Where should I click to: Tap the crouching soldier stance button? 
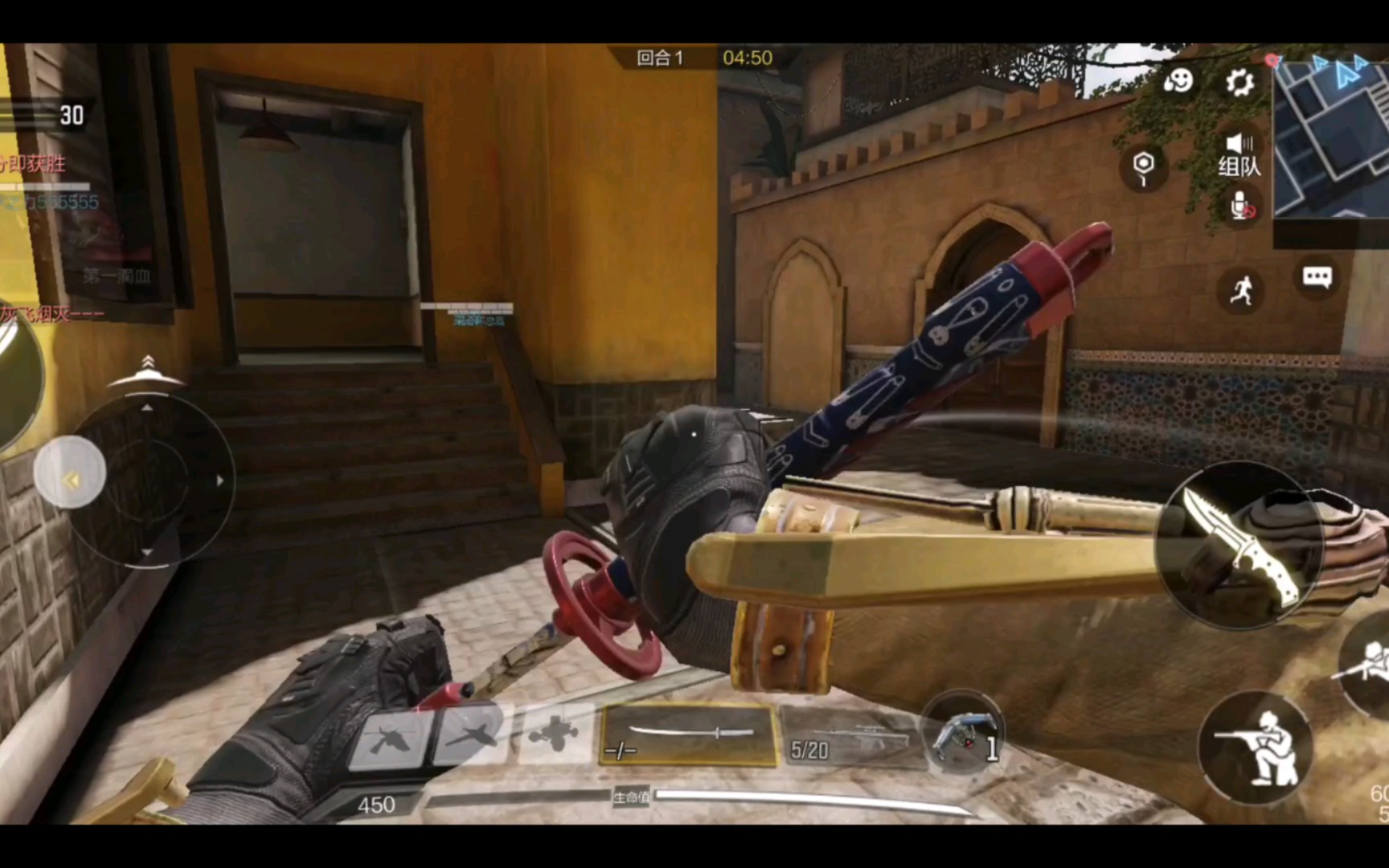pyautogui.click(x=1256, y=749)
